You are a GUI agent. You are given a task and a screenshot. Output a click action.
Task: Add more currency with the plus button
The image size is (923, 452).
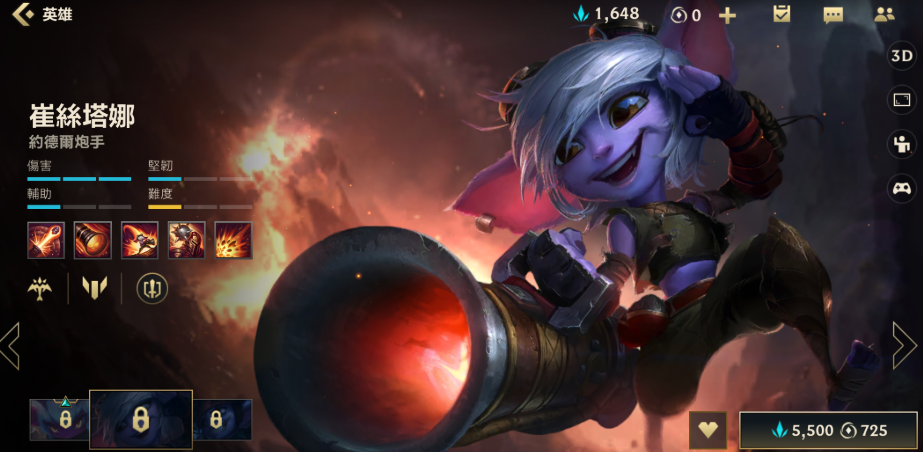[x=728, y=15]
